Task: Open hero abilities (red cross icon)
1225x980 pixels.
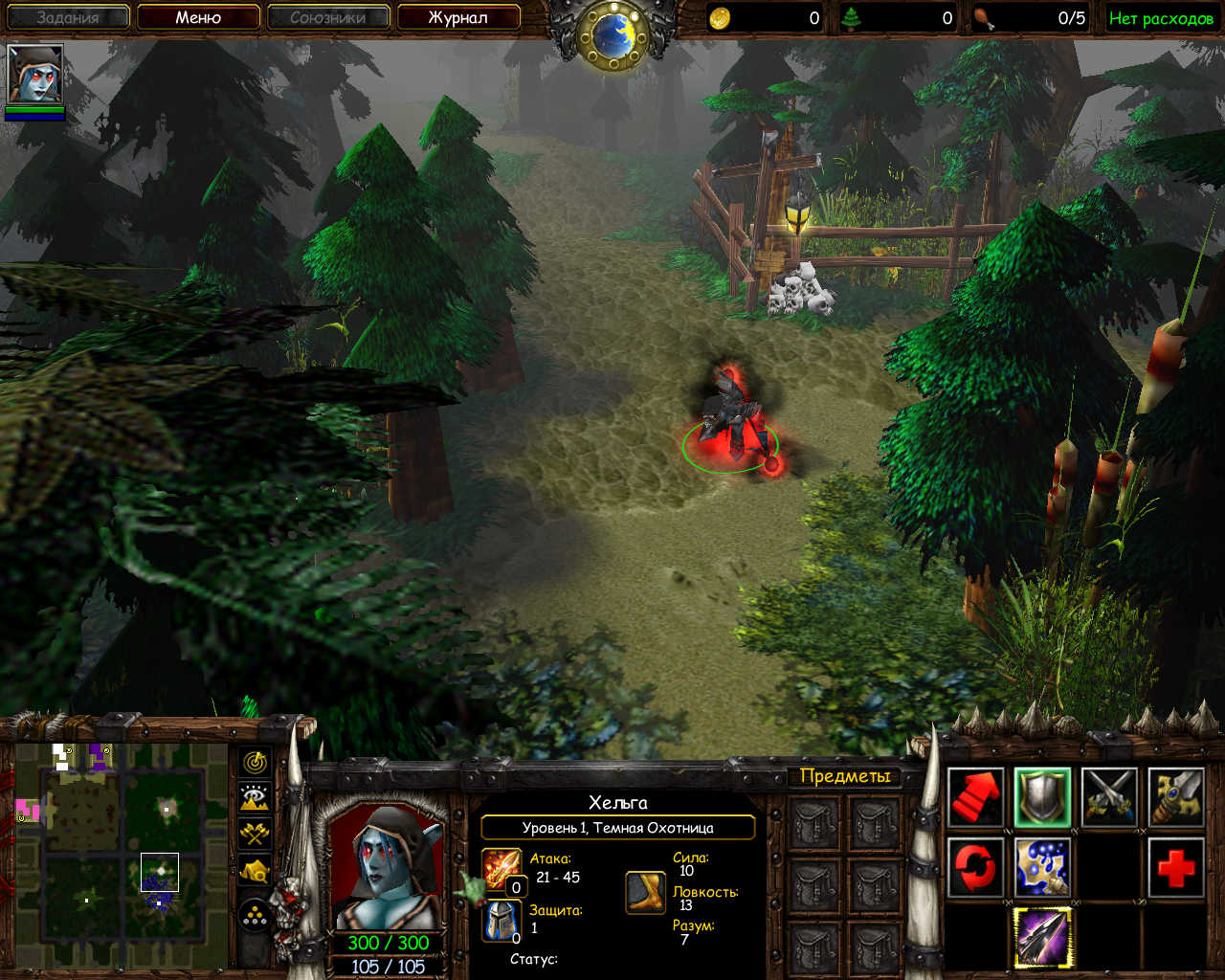Action: click(x=1176, y=868)
